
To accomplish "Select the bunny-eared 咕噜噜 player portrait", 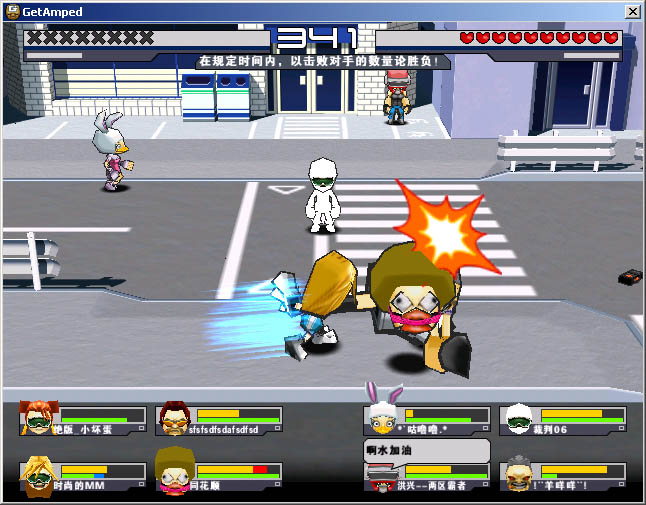I will coord(382,415).
